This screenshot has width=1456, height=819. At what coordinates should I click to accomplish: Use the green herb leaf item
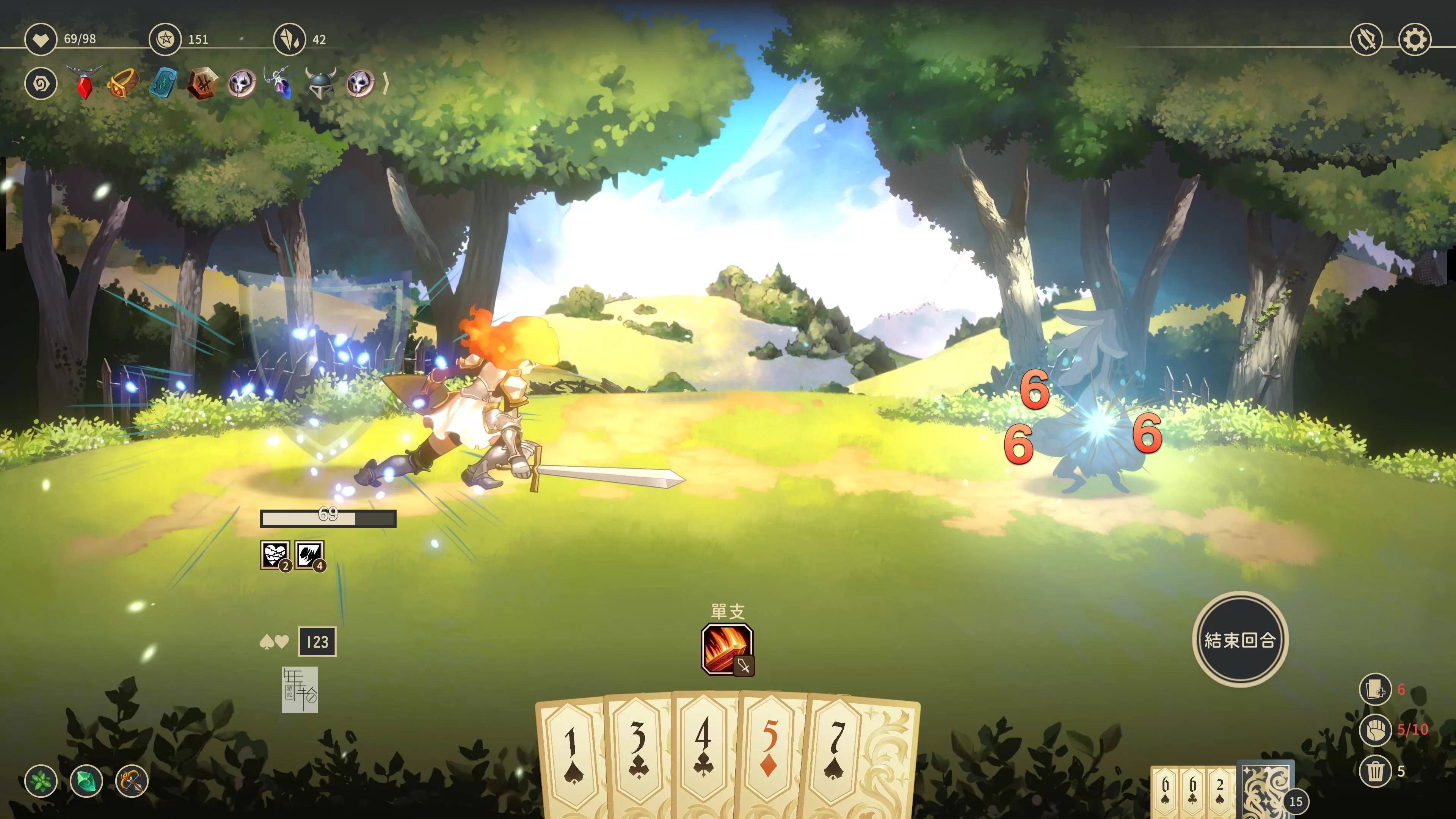(x=41, y=781)
